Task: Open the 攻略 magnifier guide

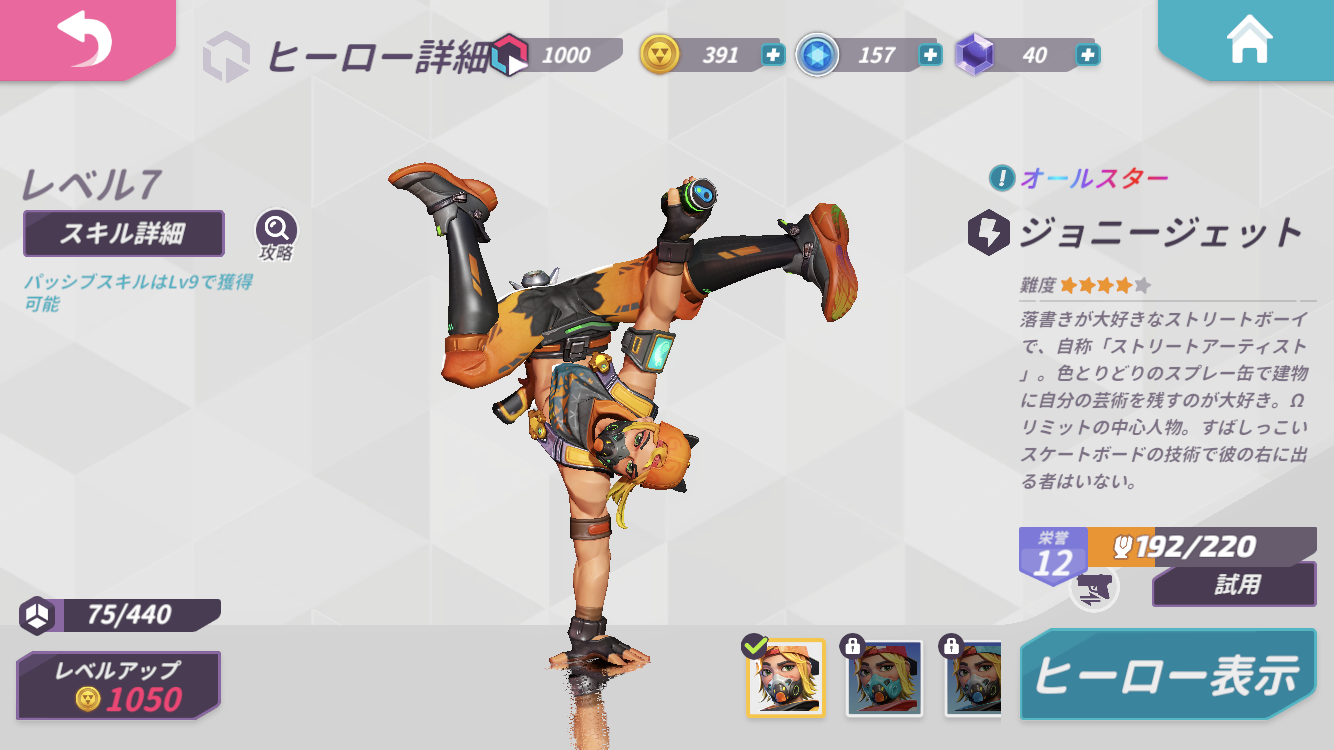Action: click(276, 231)
